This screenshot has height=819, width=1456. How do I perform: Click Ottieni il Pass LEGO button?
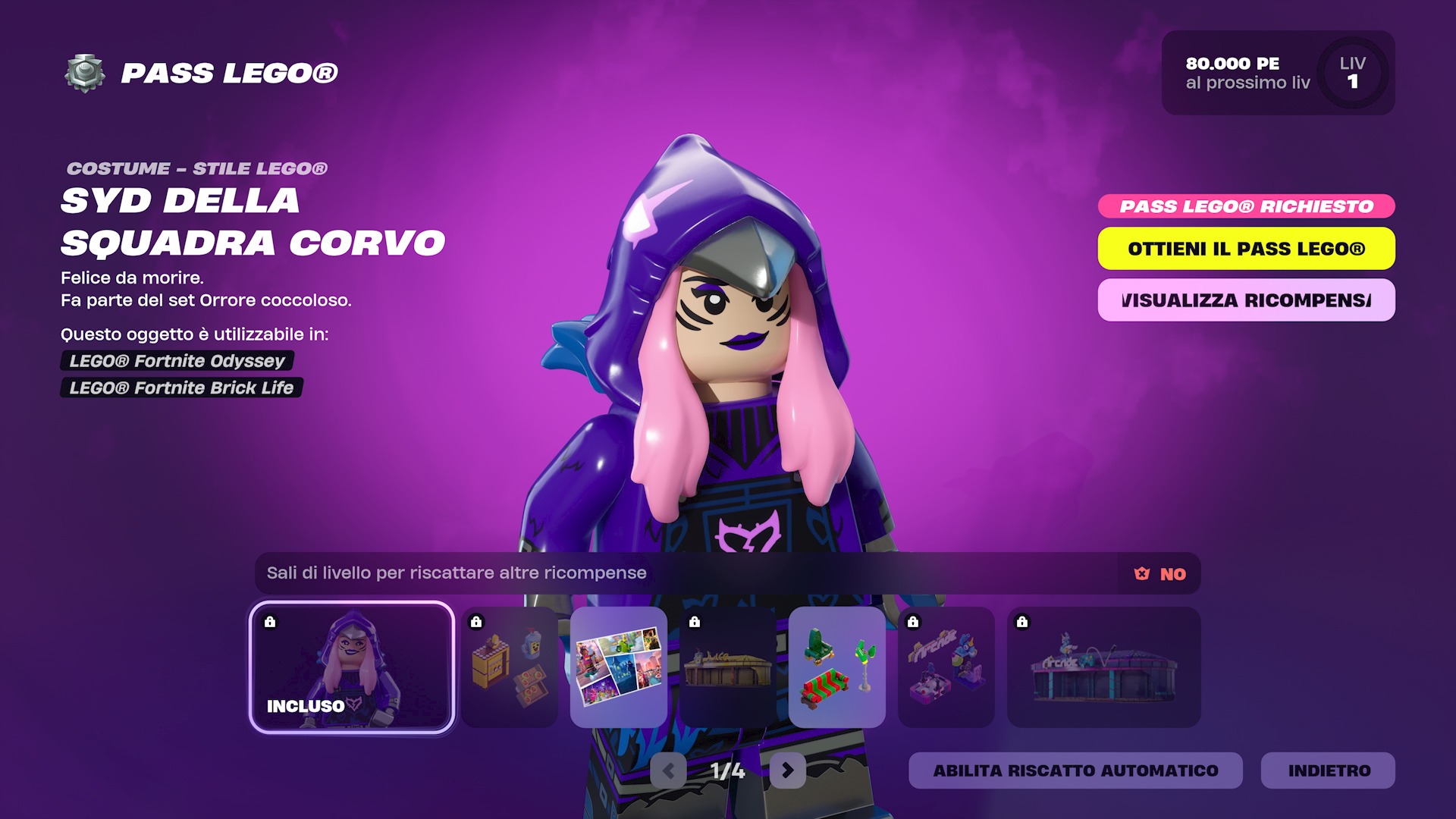click(1247, 249)
